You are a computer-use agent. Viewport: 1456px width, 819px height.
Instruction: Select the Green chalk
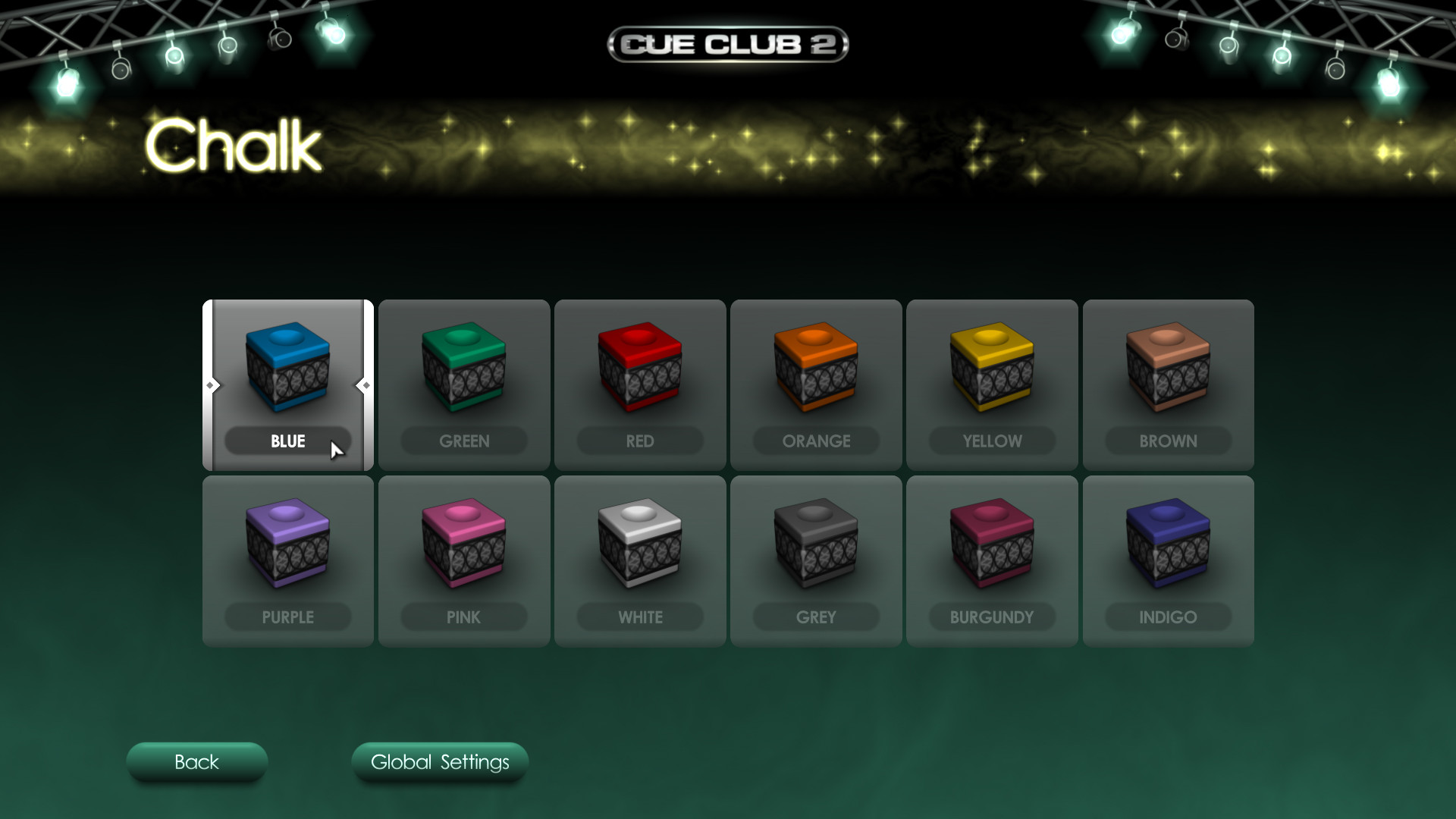tap(463, 372)
